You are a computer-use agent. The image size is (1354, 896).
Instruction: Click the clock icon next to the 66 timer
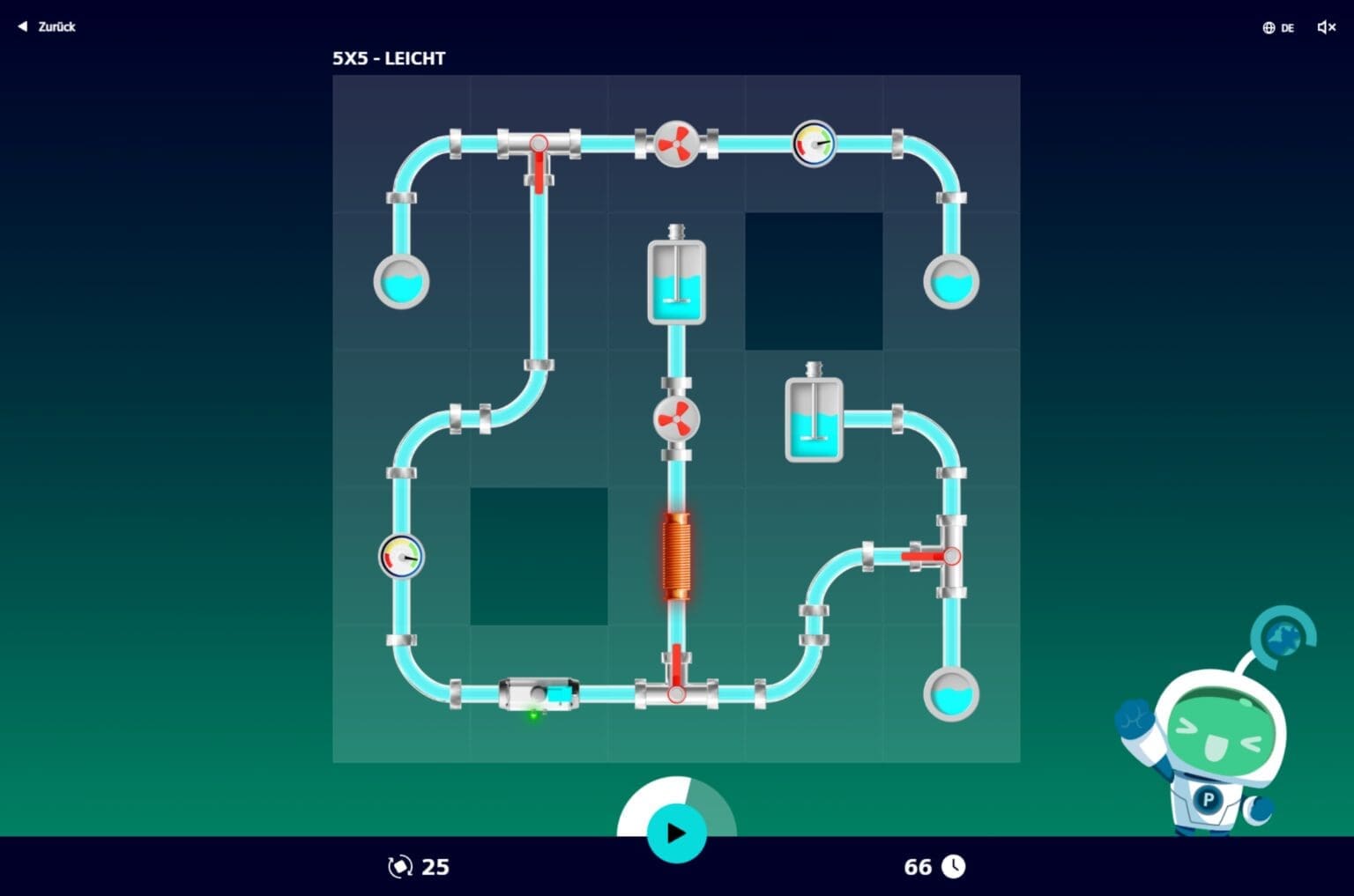pos(955,867)
